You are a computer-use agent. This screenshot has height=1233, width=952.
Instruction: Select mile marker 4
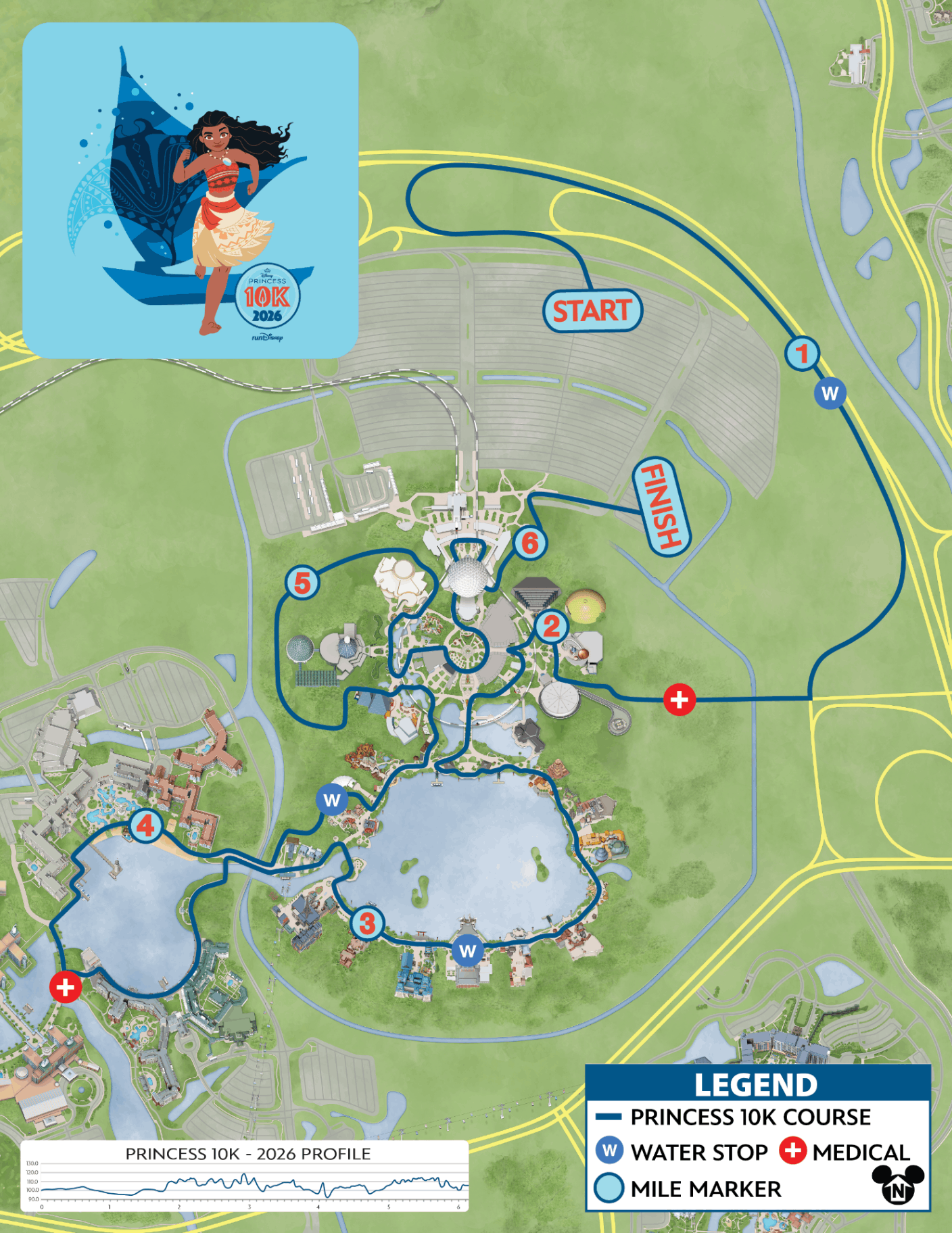pos(146,825)
